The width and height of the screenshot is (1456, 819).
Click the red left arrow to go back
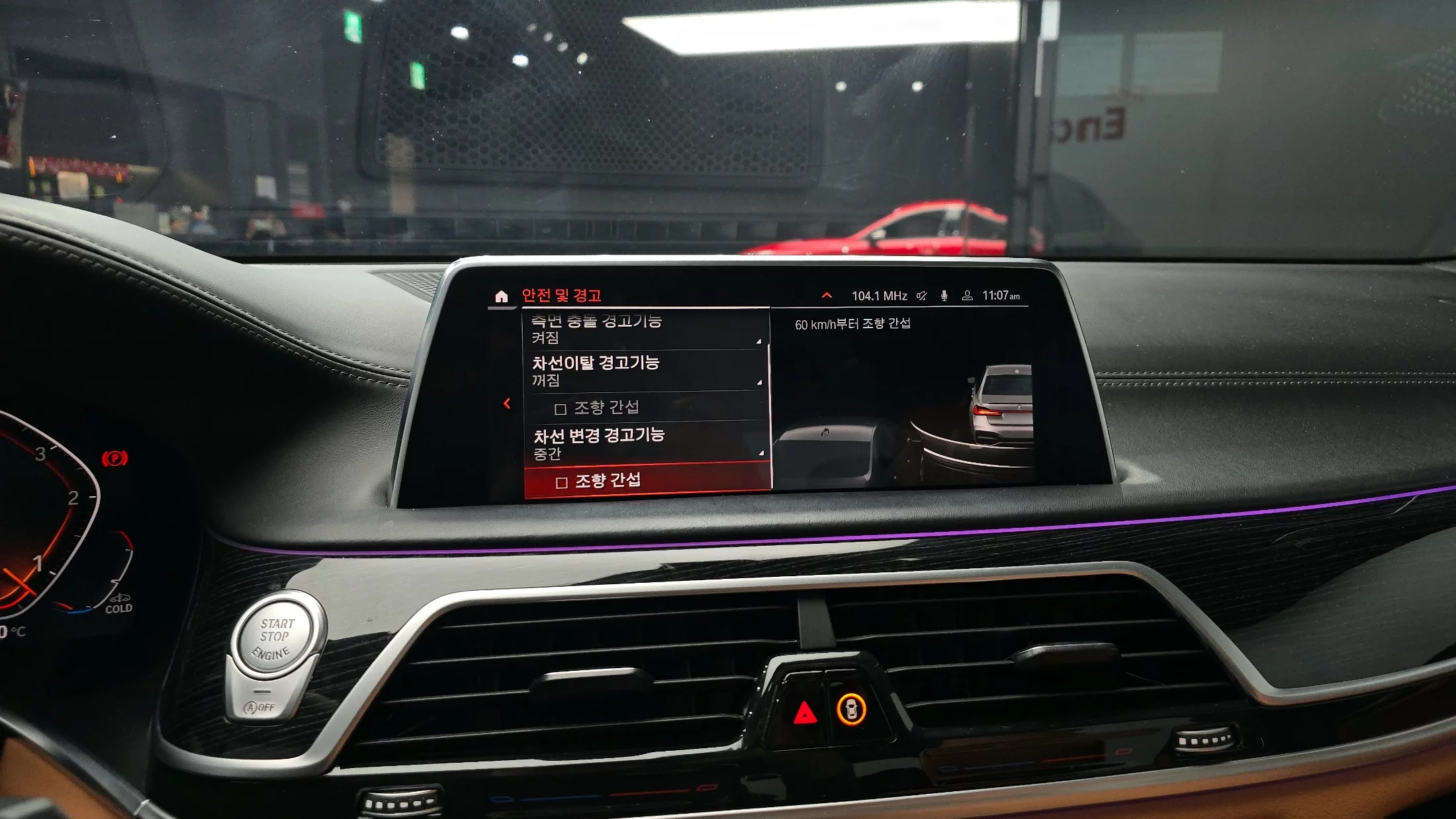507,404
